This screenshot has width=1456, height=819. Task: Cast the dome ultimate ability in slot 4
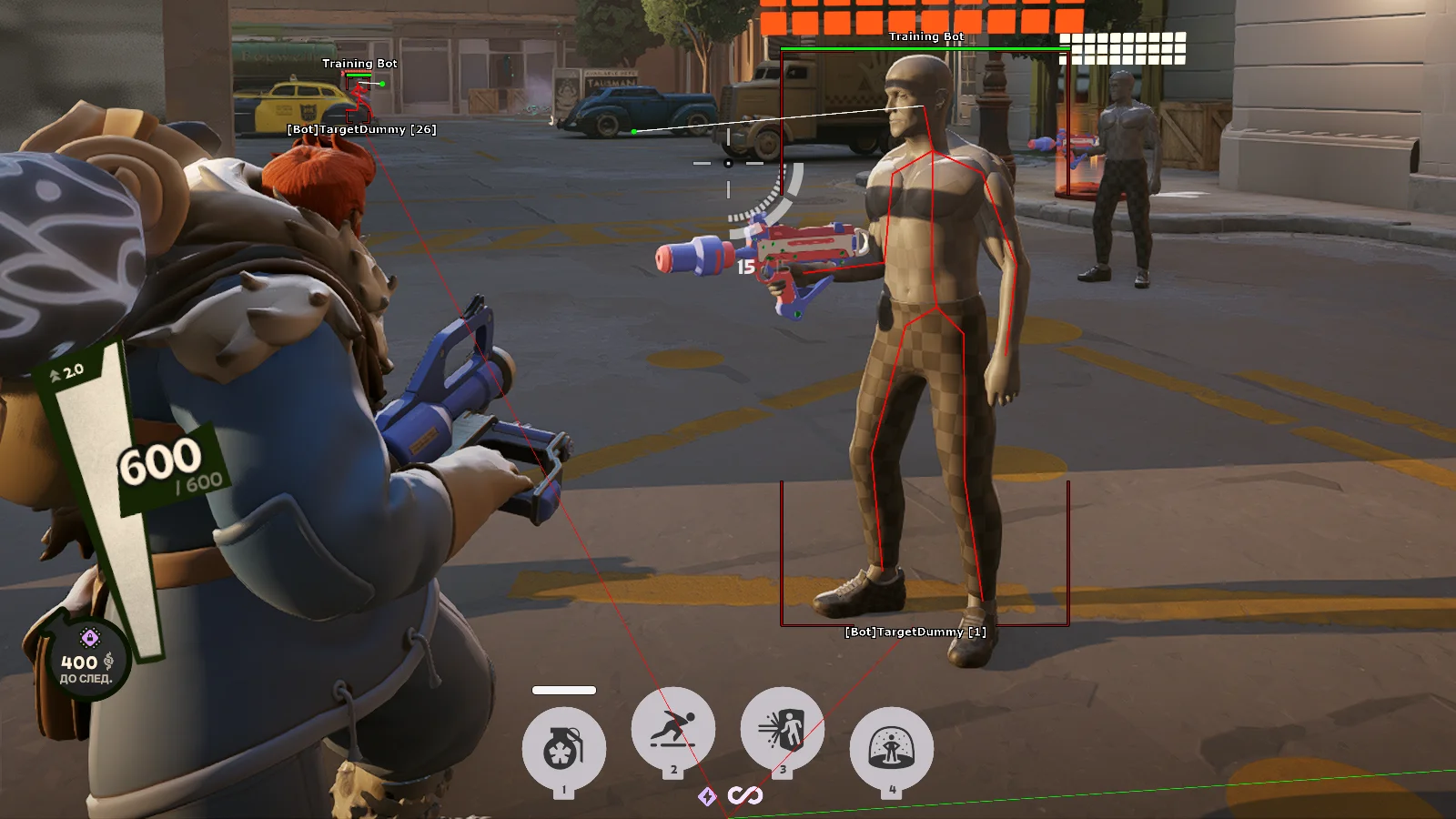coord(892,749)
